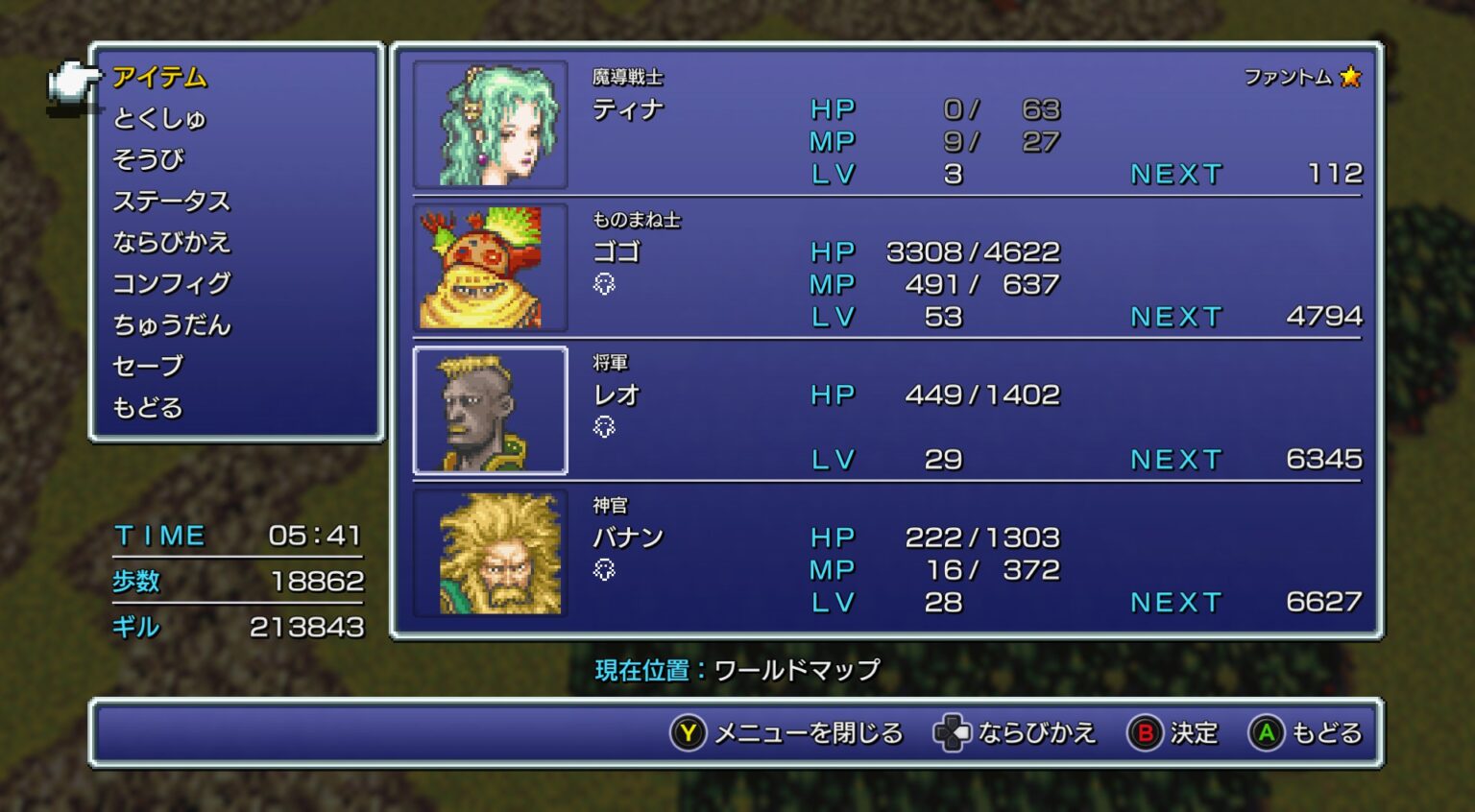Screen dimensions: 1475x812
Task: Select the アイテム menu entry
Action: click(x=159, y=77)
